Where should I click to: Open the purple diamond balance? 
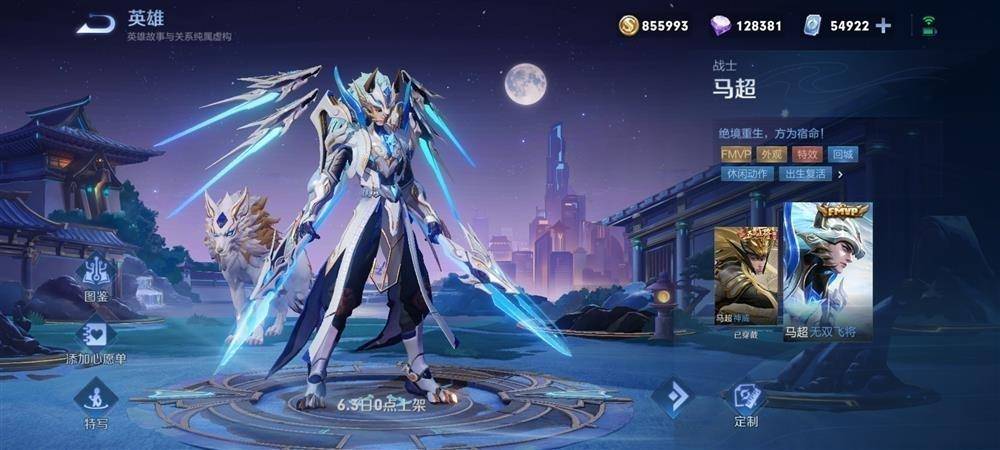(746, 26)
